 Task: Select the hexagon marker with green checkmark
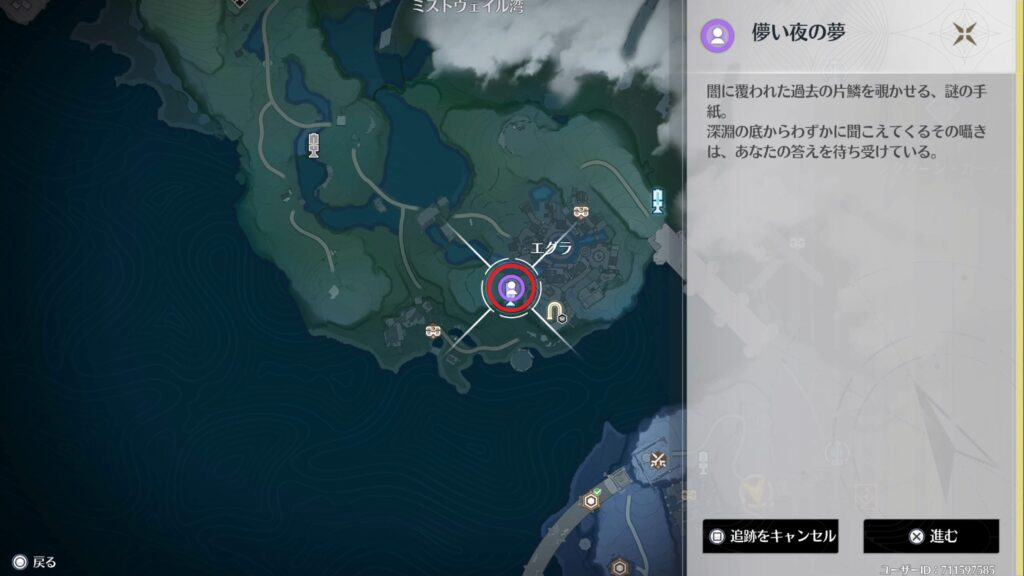(592, 501)
